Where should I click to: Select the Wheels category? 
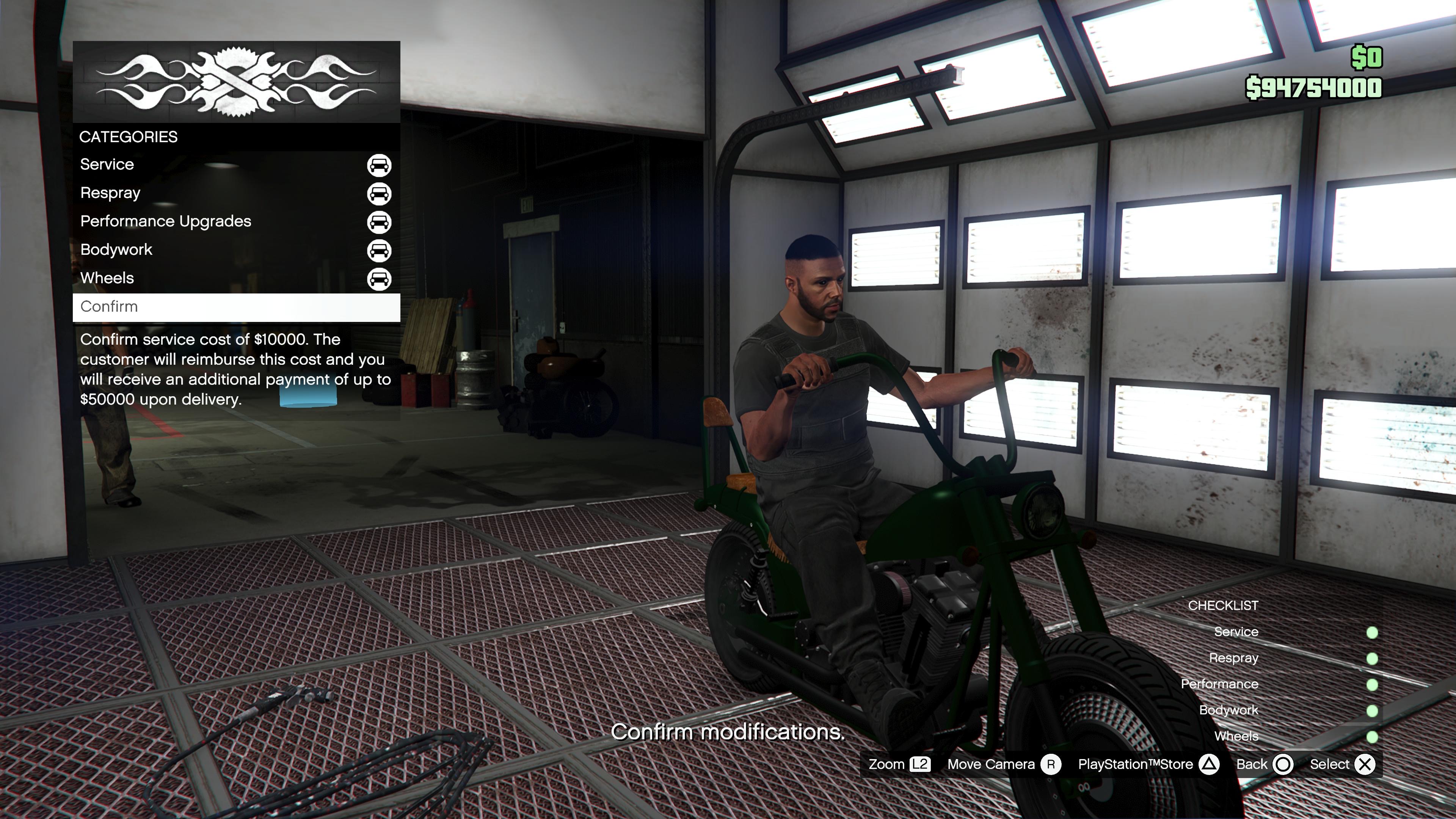(236, 278)
